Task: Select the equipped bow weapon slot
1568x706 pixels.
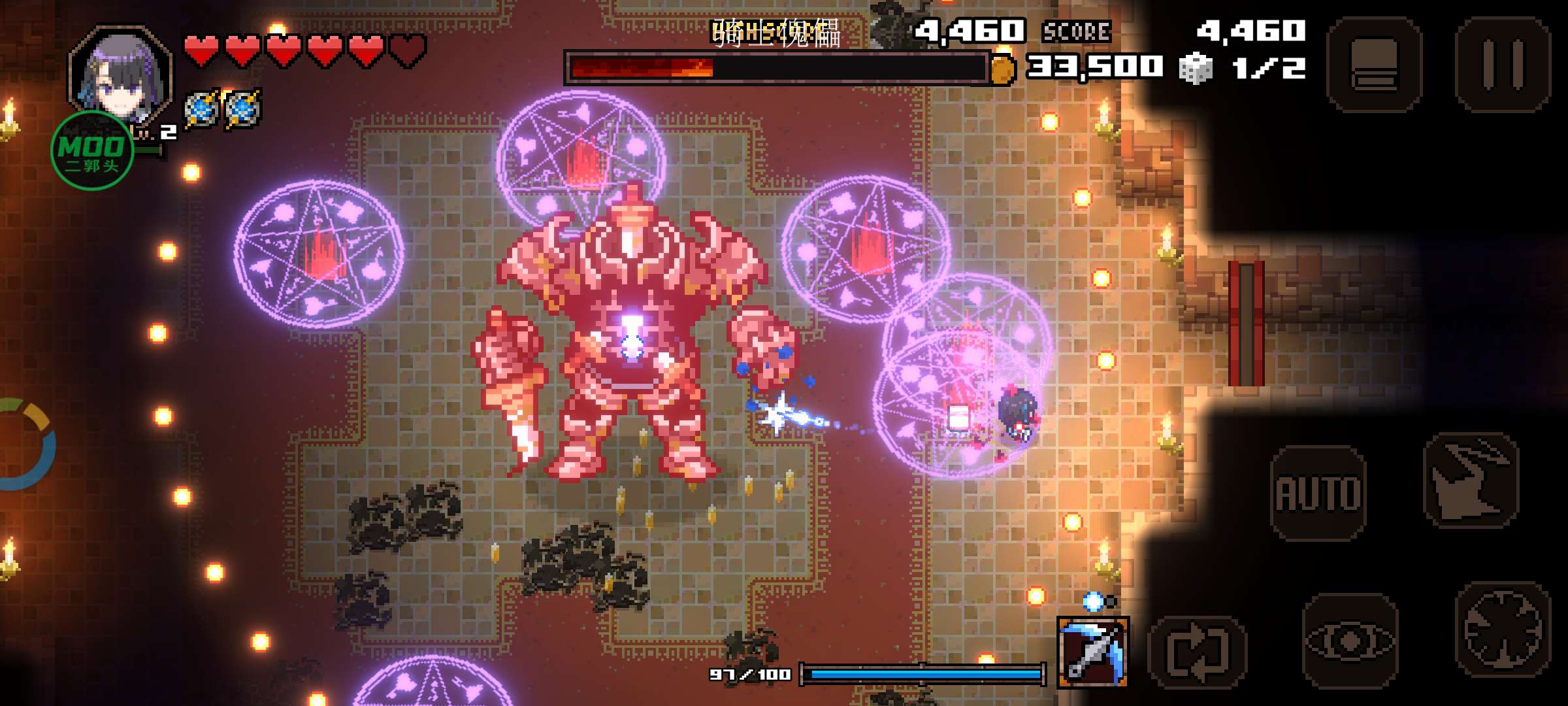Action: [1092, 652]
